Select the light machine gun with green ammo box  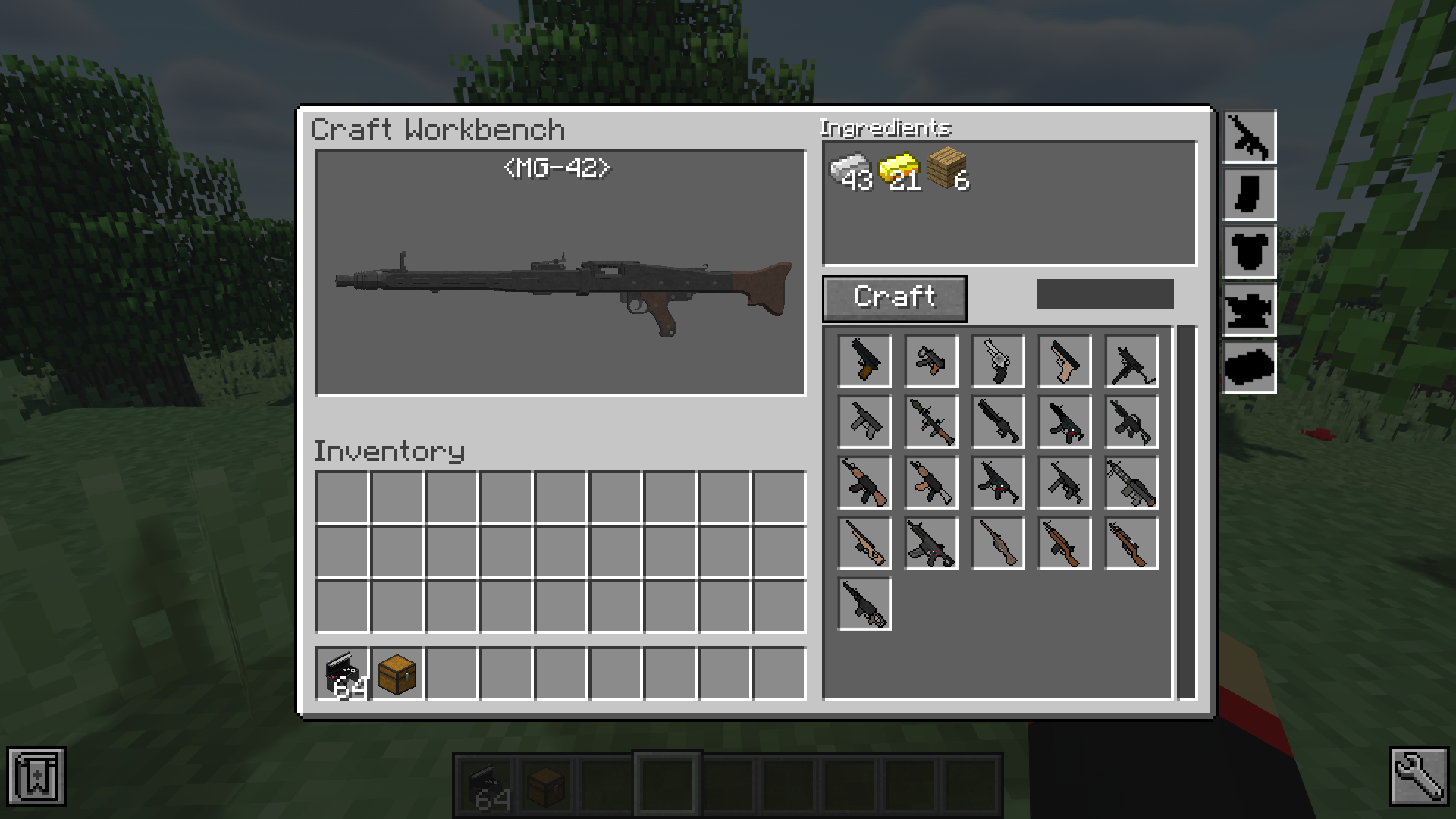1131,482
